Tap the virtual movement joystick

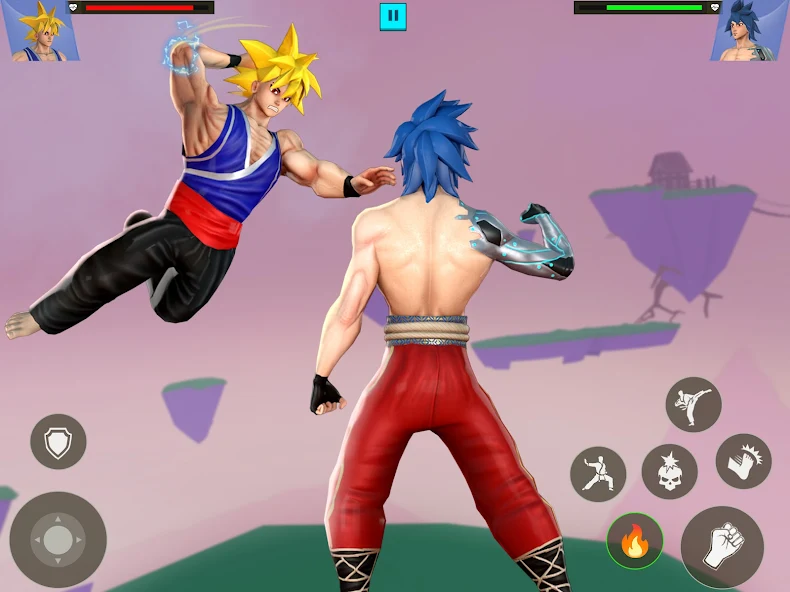[58, 539]
